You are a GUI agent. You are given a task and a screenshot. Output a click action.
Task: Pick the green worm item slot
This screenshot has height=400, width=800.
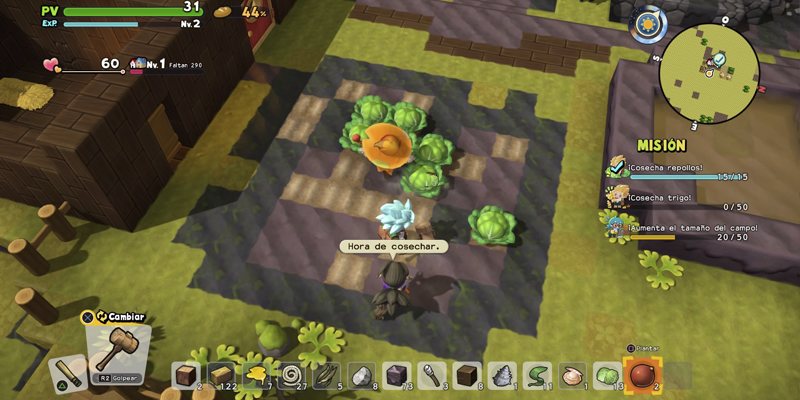click(x=537, y=375)
